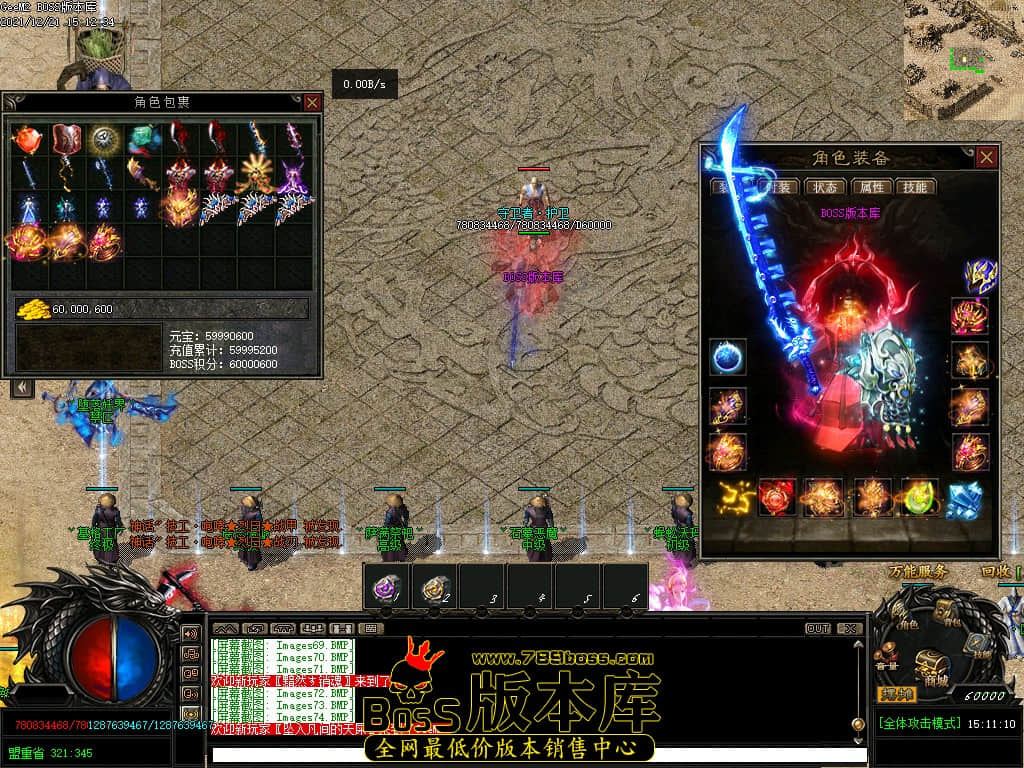Viewport: 1024px width, 768px height.
Task: Switch to the 状态 tab
Action: click(827, 187)
